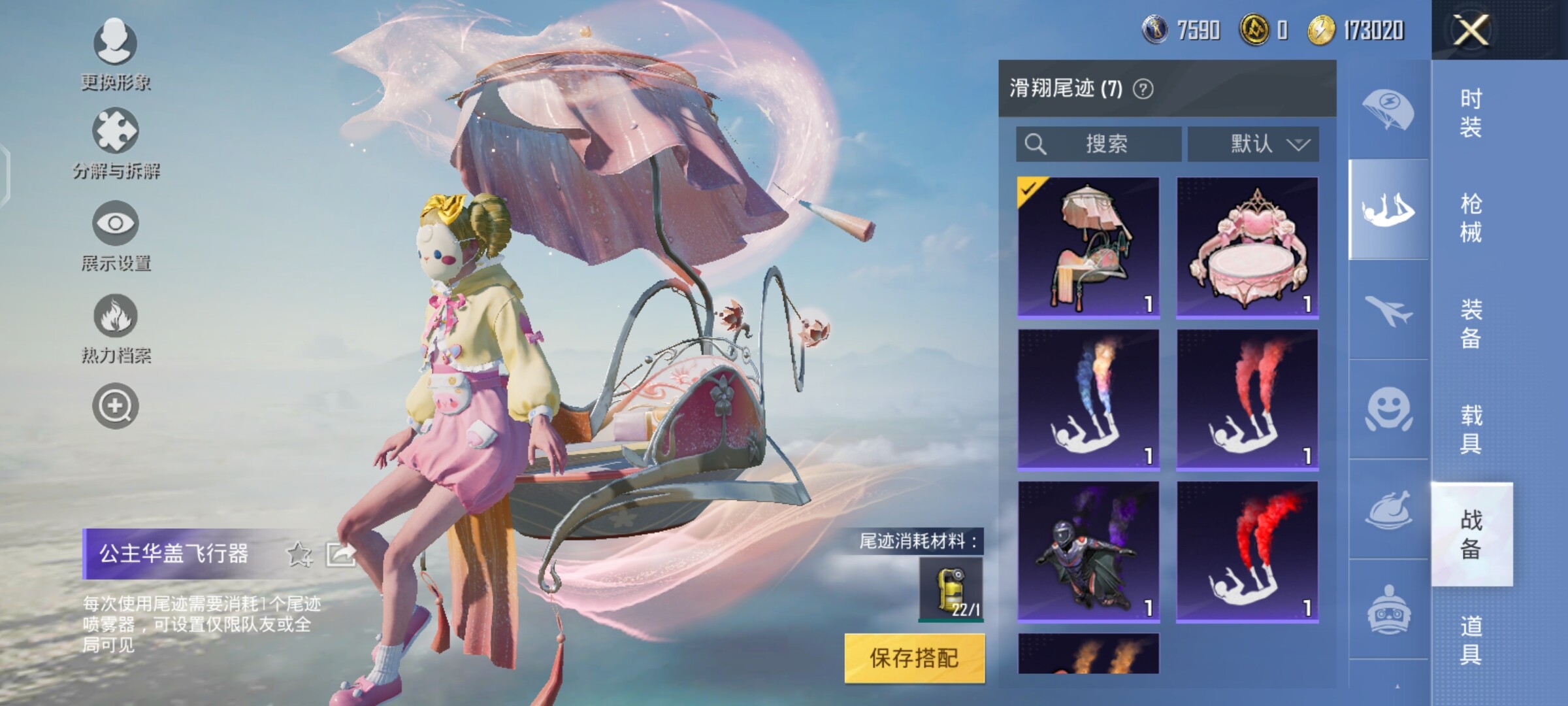The width and height of the screenshot is (1568, 706).
Task: Favorite the item with the star icon
Action: click(x=299, y=554)
